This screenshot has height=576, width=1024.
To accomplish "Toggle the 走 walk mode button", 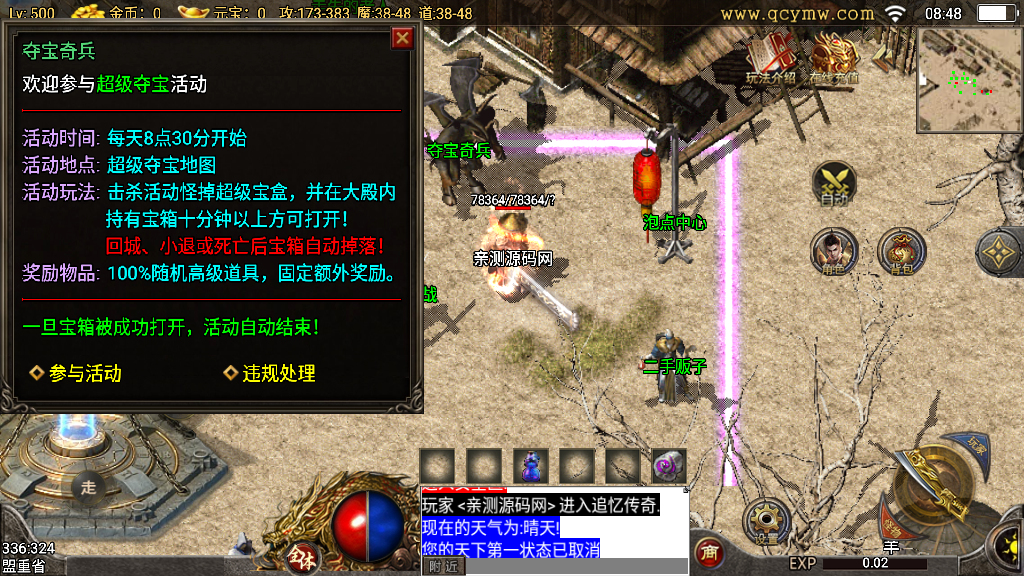I will tap(89, 487).
